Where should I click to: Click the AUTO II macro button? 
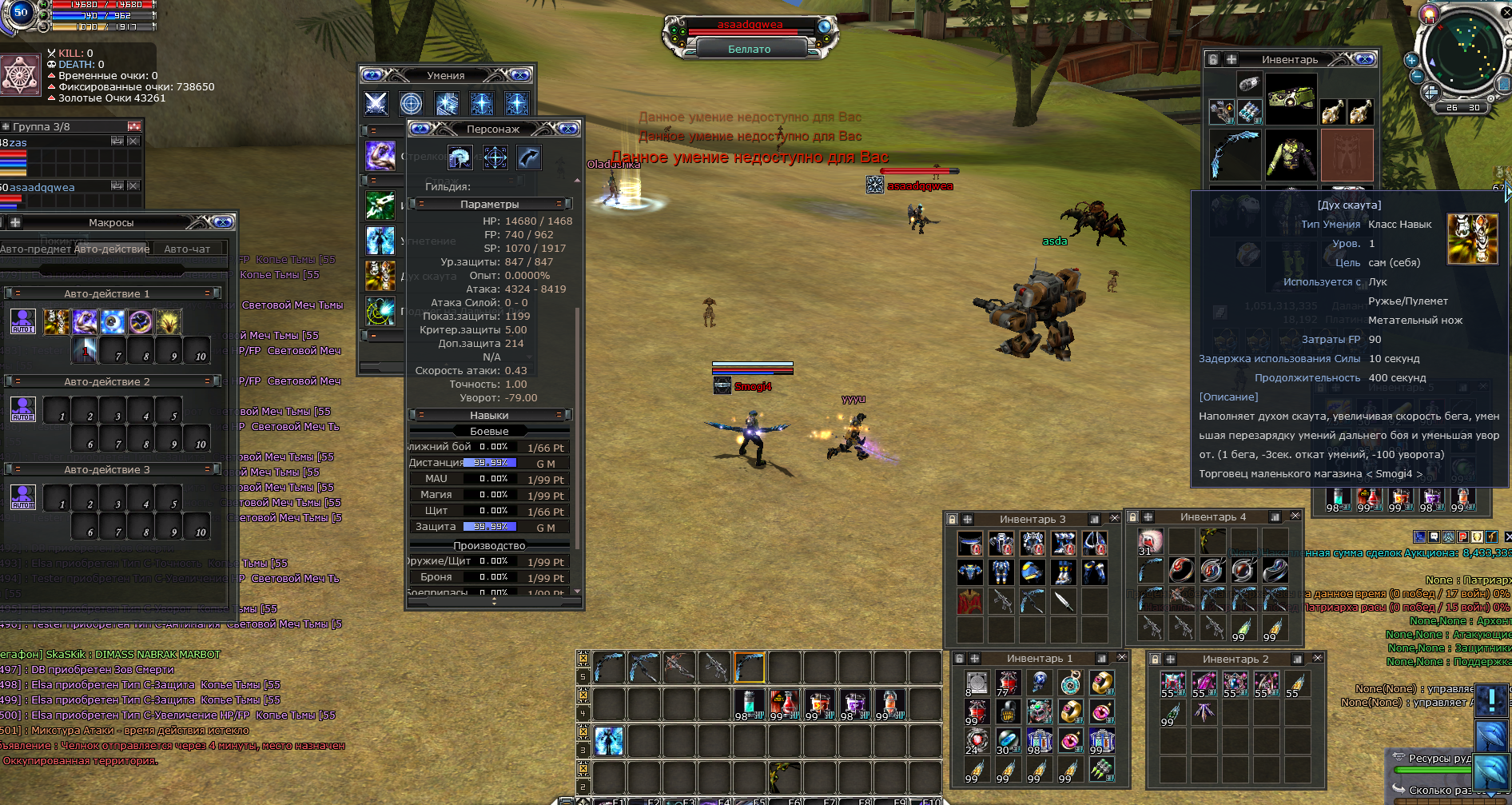(22, 409)
